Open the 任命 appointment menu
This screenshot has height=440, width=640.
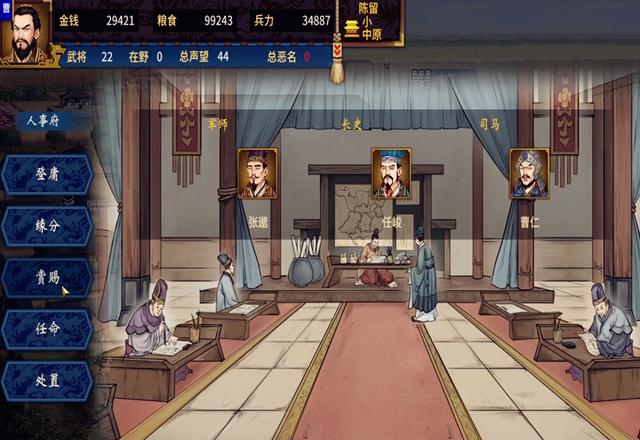tap(47, 330)
